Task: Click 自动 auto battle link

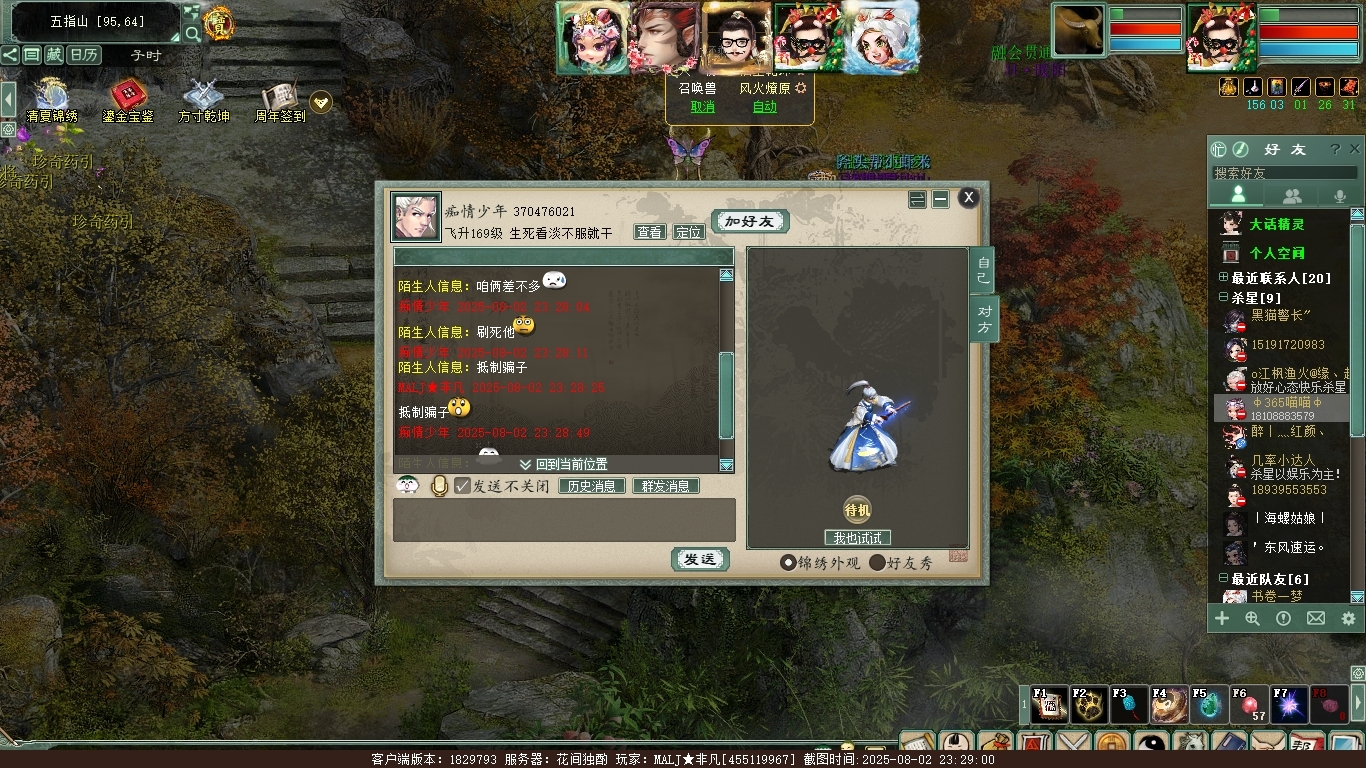Action: coord(764,107)
